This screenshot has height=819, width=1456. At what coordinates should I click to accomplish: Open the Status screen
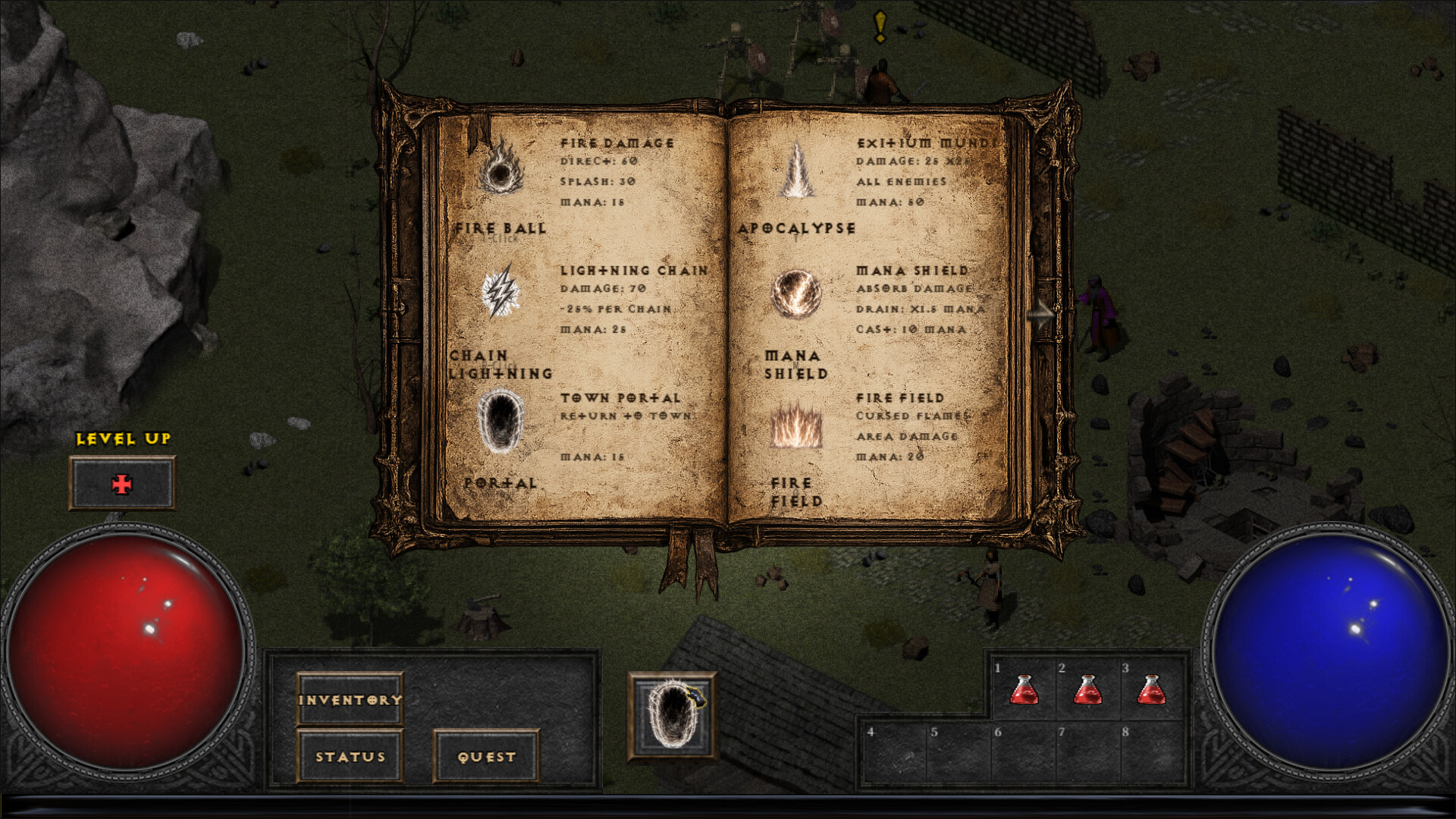[350, 756]
